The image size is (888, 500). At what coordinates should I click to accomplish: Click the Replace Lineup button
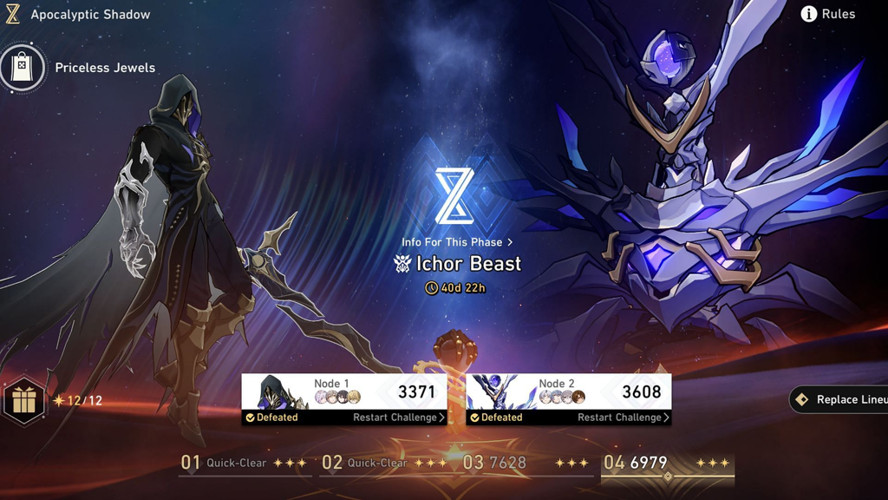840,400
